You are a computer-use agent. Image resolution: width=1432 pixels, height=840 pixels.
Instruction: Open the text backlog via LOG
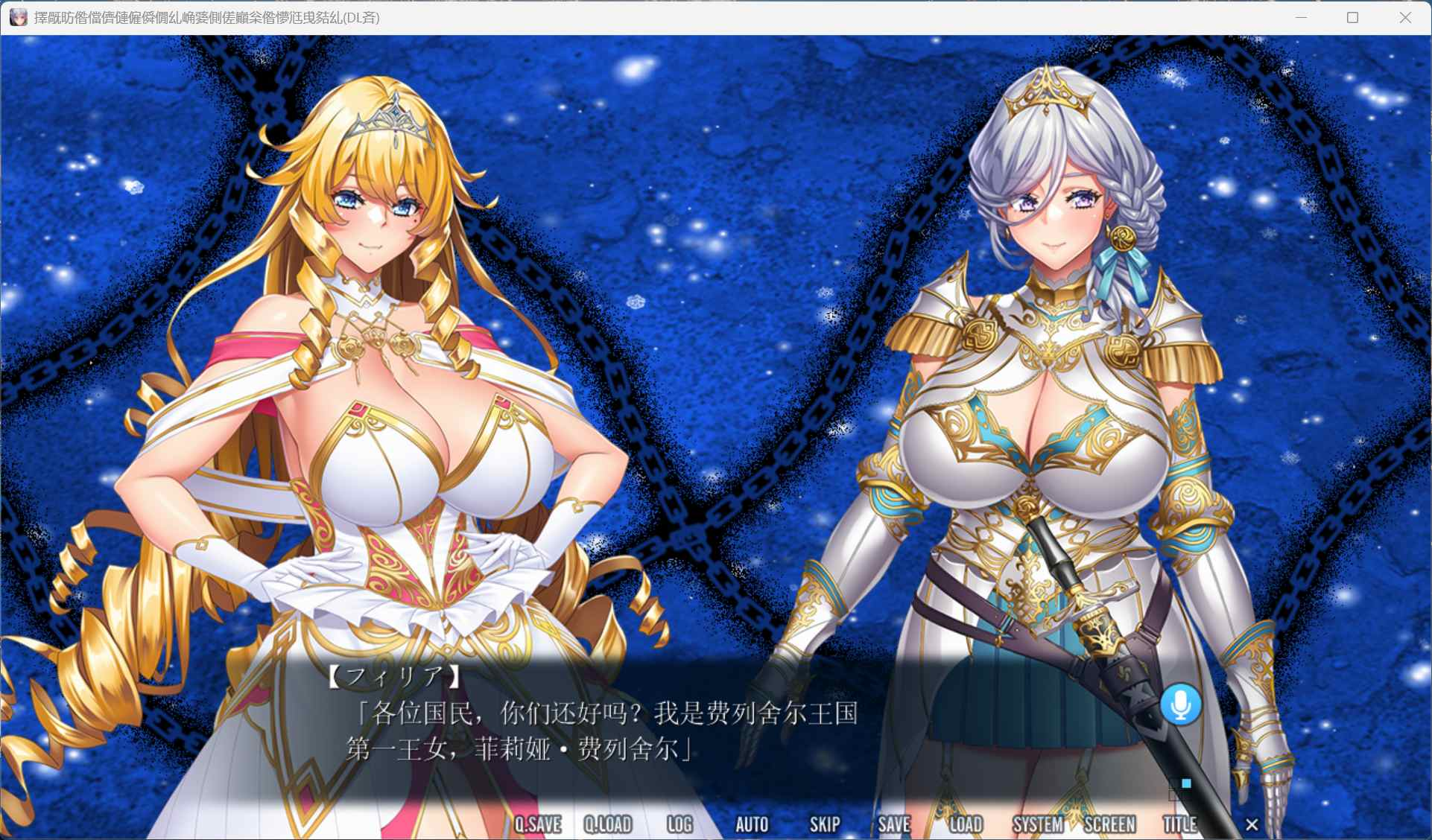click(679, 824)
